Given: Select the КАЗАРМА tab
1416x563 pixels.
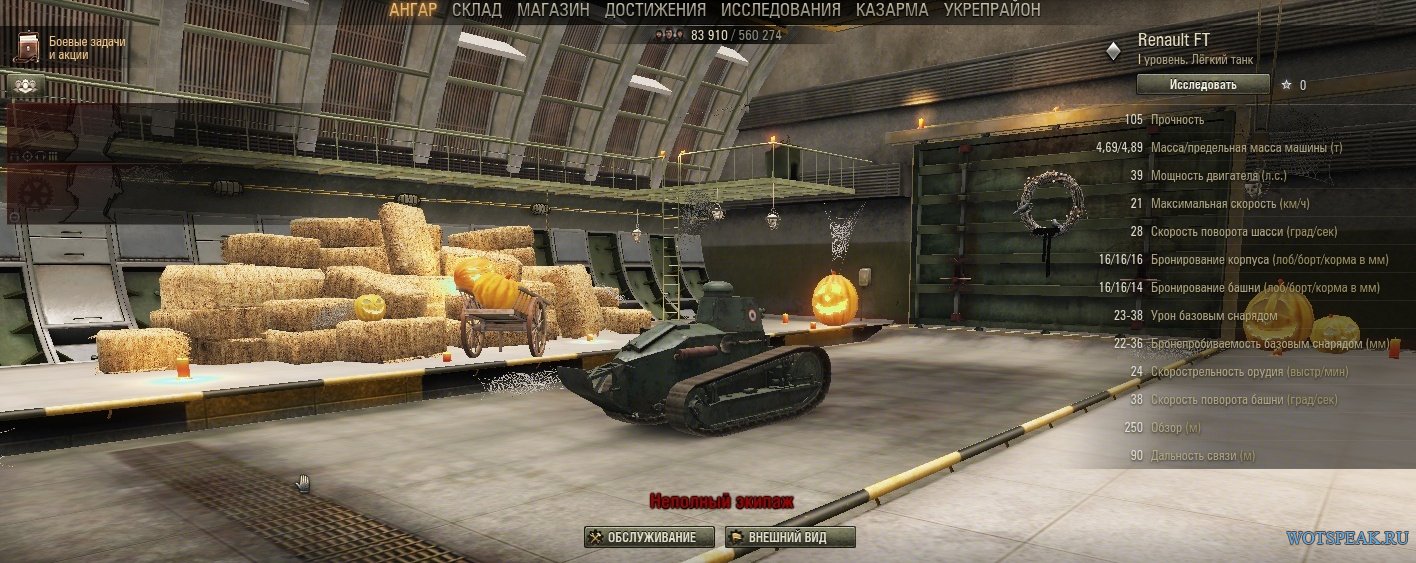Looking at the screenshot, I should click(892, 10).
